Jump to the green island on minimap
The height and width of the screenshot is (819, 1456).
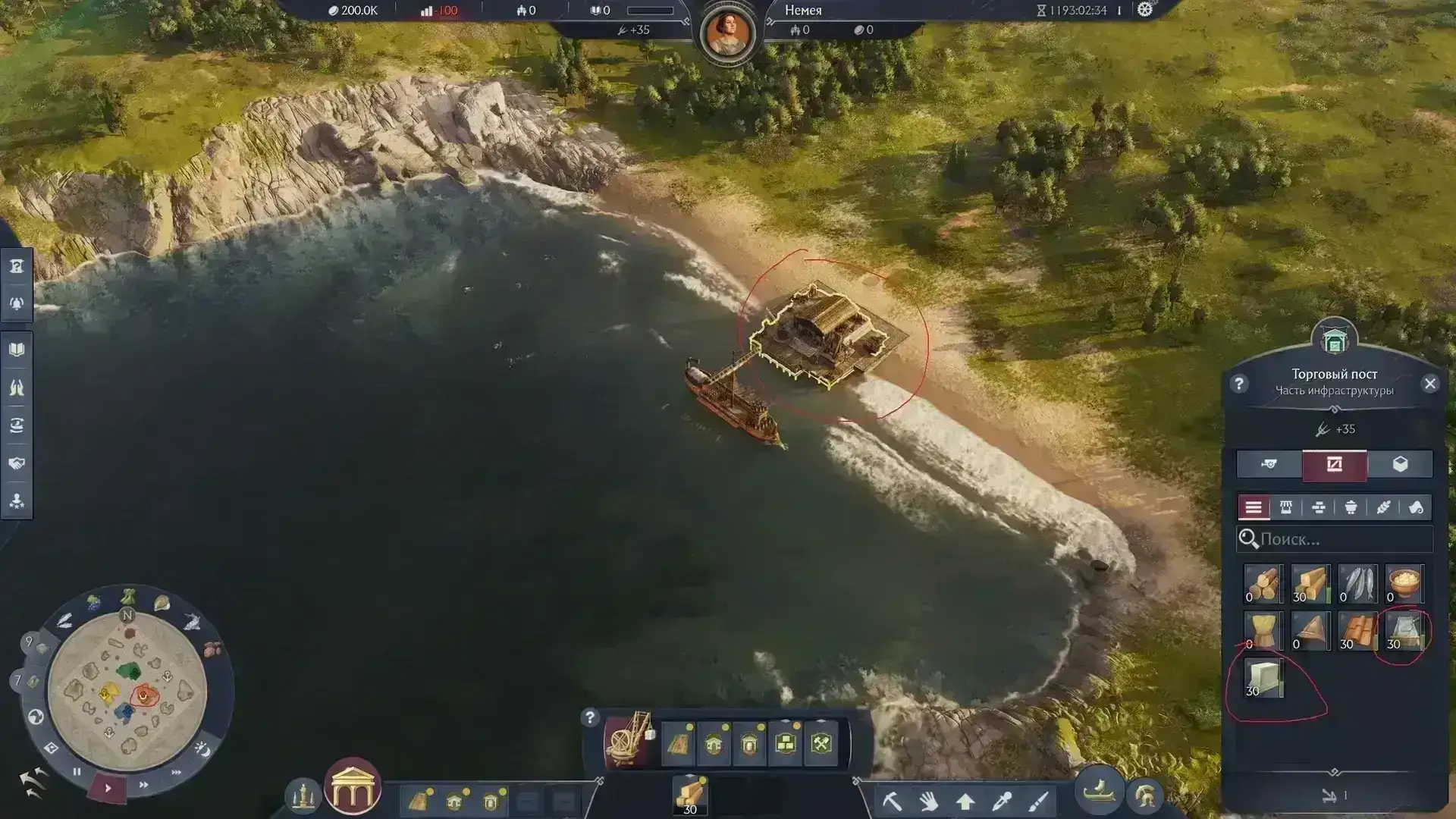129,671
